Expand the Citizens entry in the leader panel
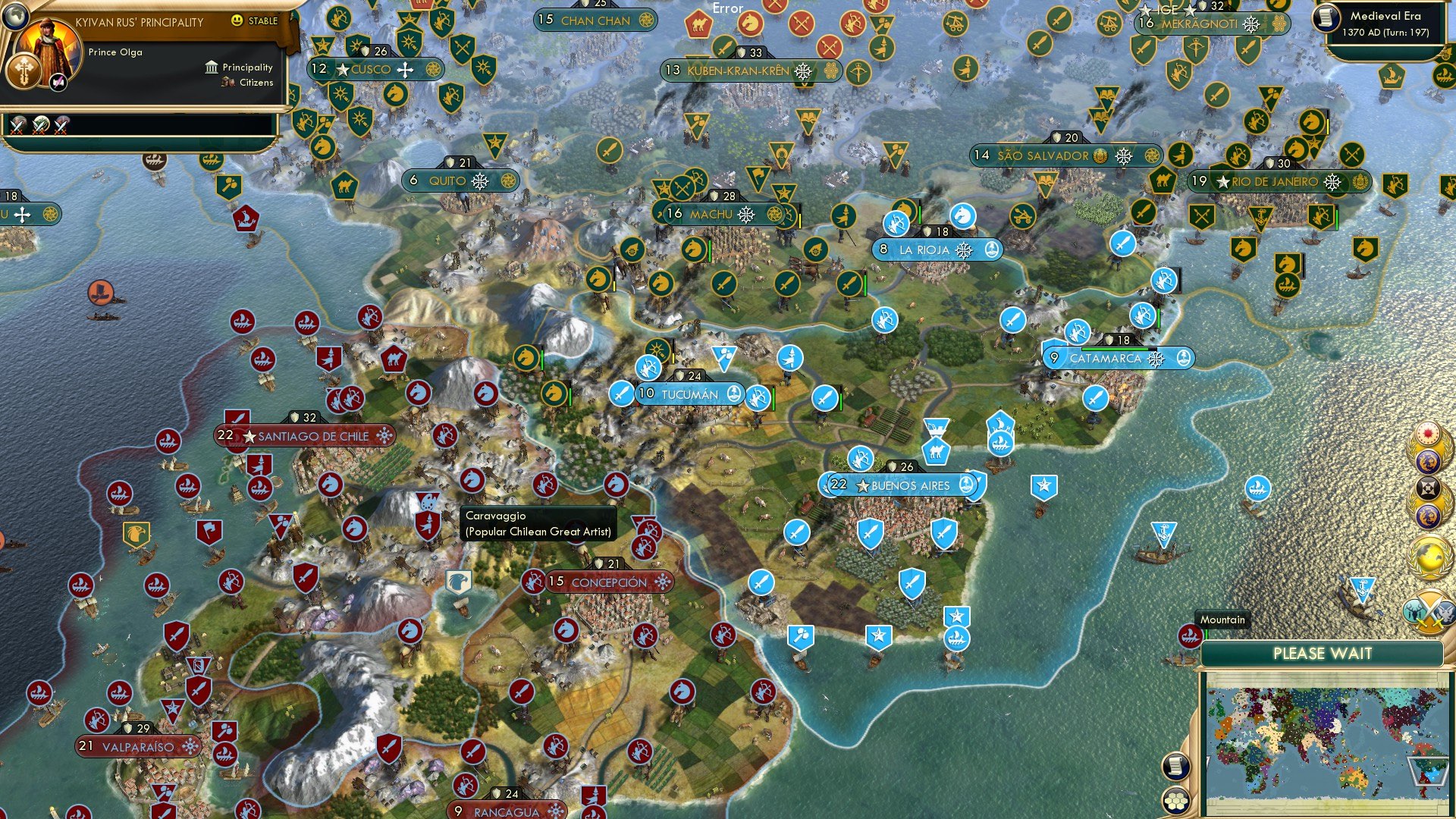The image size is (1456, 819). [x=227, y=83]
